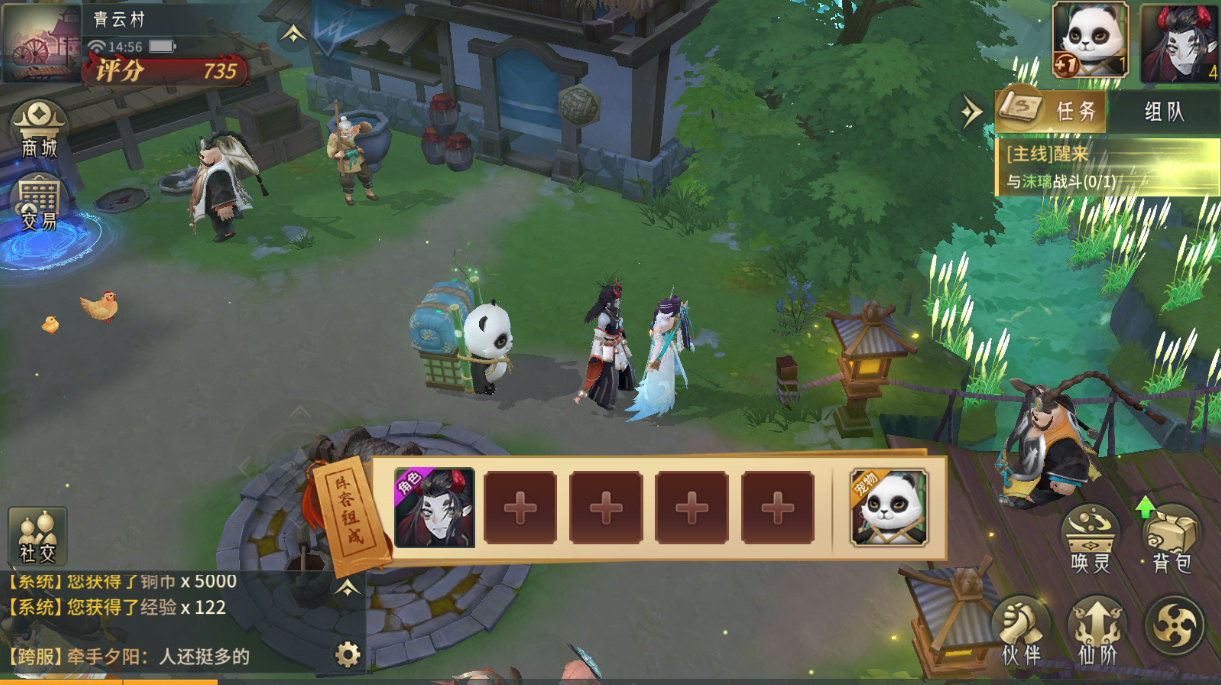Open the 唤灵 summon spirit menu

click(1090, 537)
